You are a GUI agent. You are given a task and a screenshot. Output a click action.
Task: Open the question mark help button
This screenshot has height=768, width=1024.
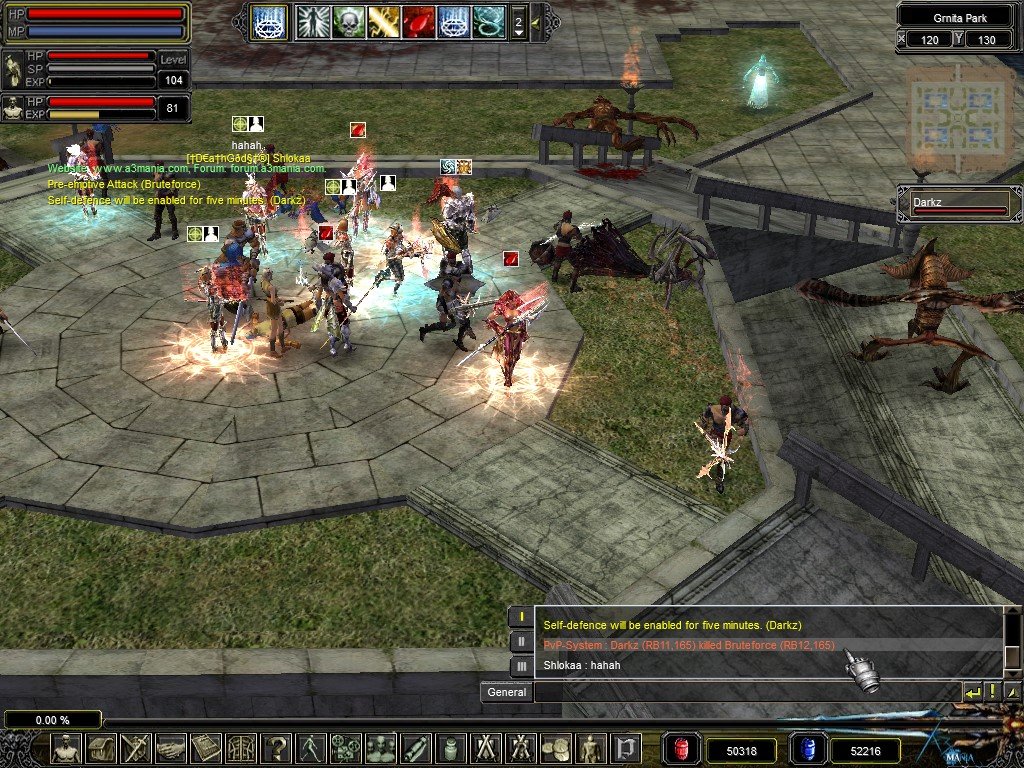click(276, 748)
